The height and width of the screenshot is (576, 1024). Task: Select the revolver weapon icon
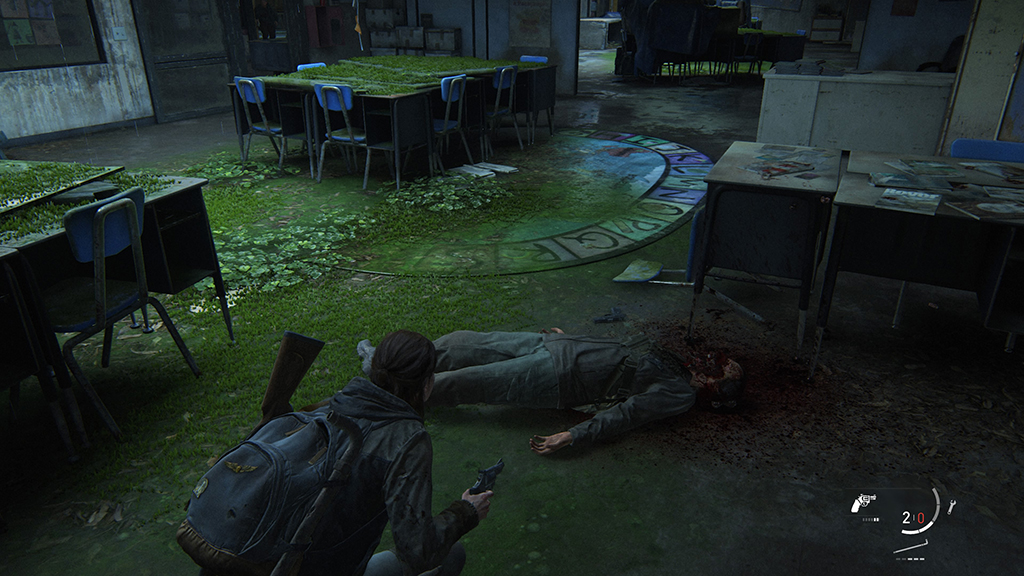pyautogui.click(x=863, y=502)
